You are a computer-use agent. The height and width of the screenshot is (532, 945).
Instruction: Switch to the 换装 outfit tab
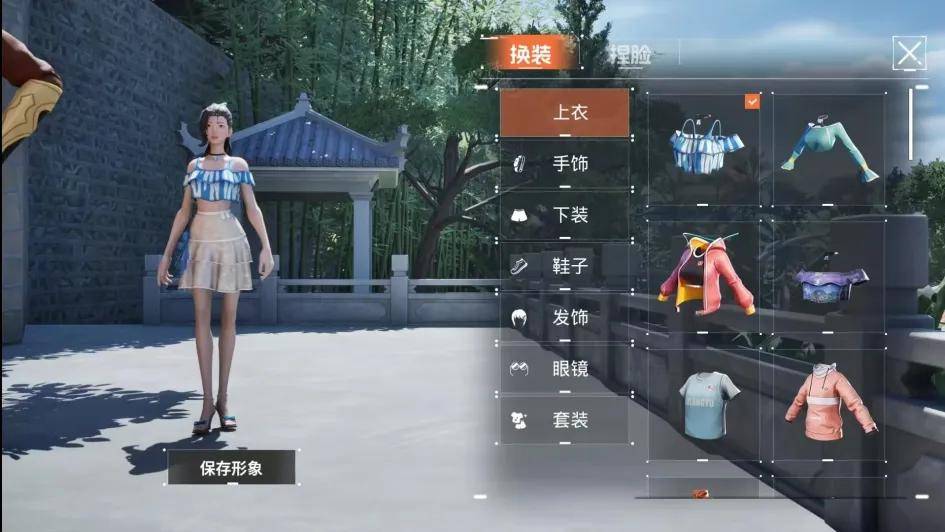tap(530, 54)
